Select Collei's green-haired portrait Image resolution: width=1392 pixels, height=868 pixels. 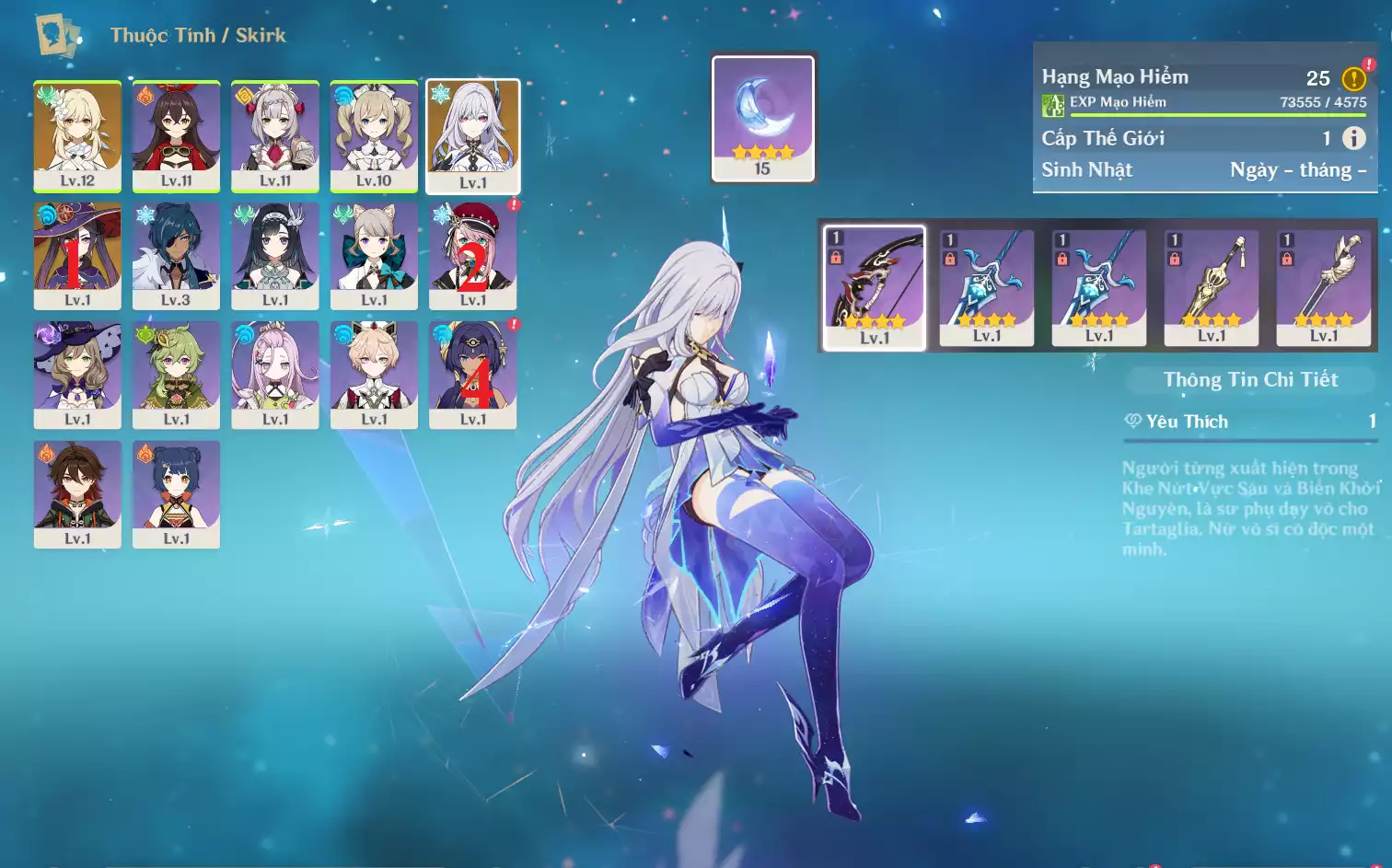[176, 374]
